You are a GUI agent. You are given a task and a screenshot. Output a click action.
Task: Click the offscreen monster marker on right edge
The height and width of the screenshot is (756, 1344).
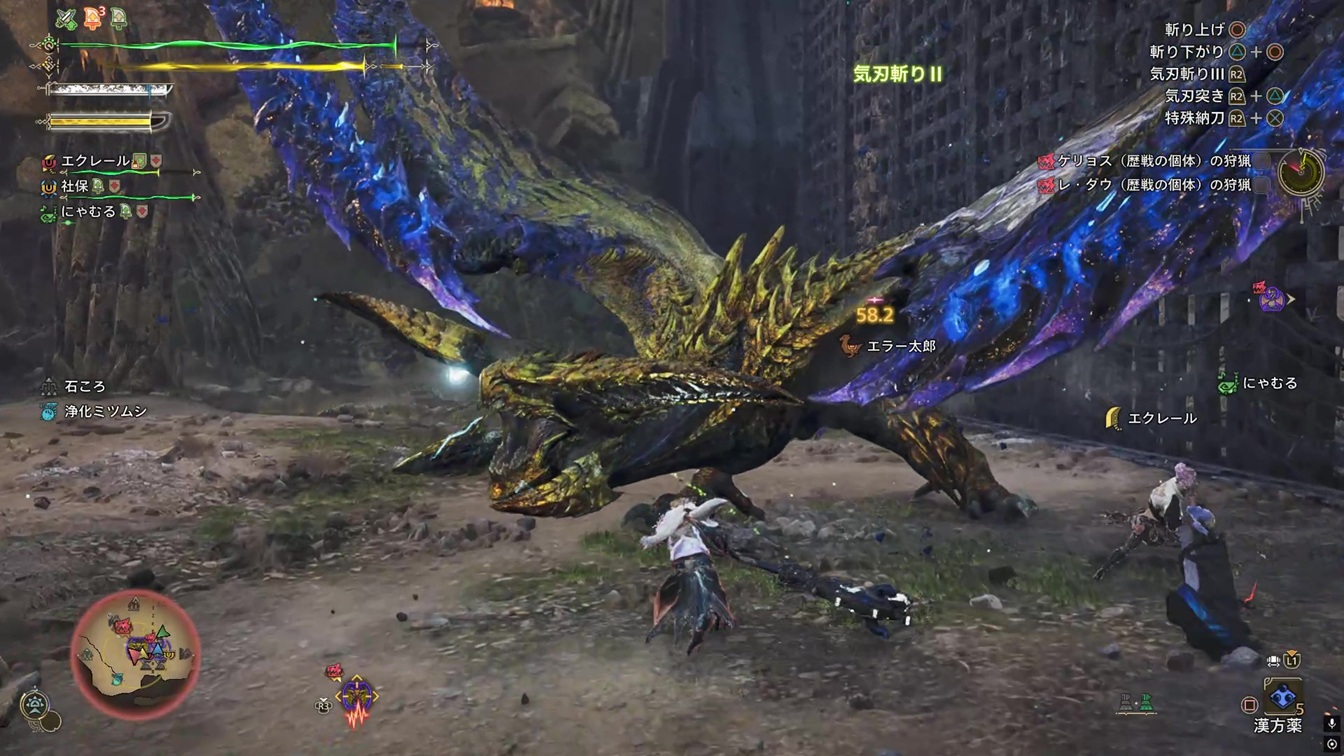click(1272, 297)
